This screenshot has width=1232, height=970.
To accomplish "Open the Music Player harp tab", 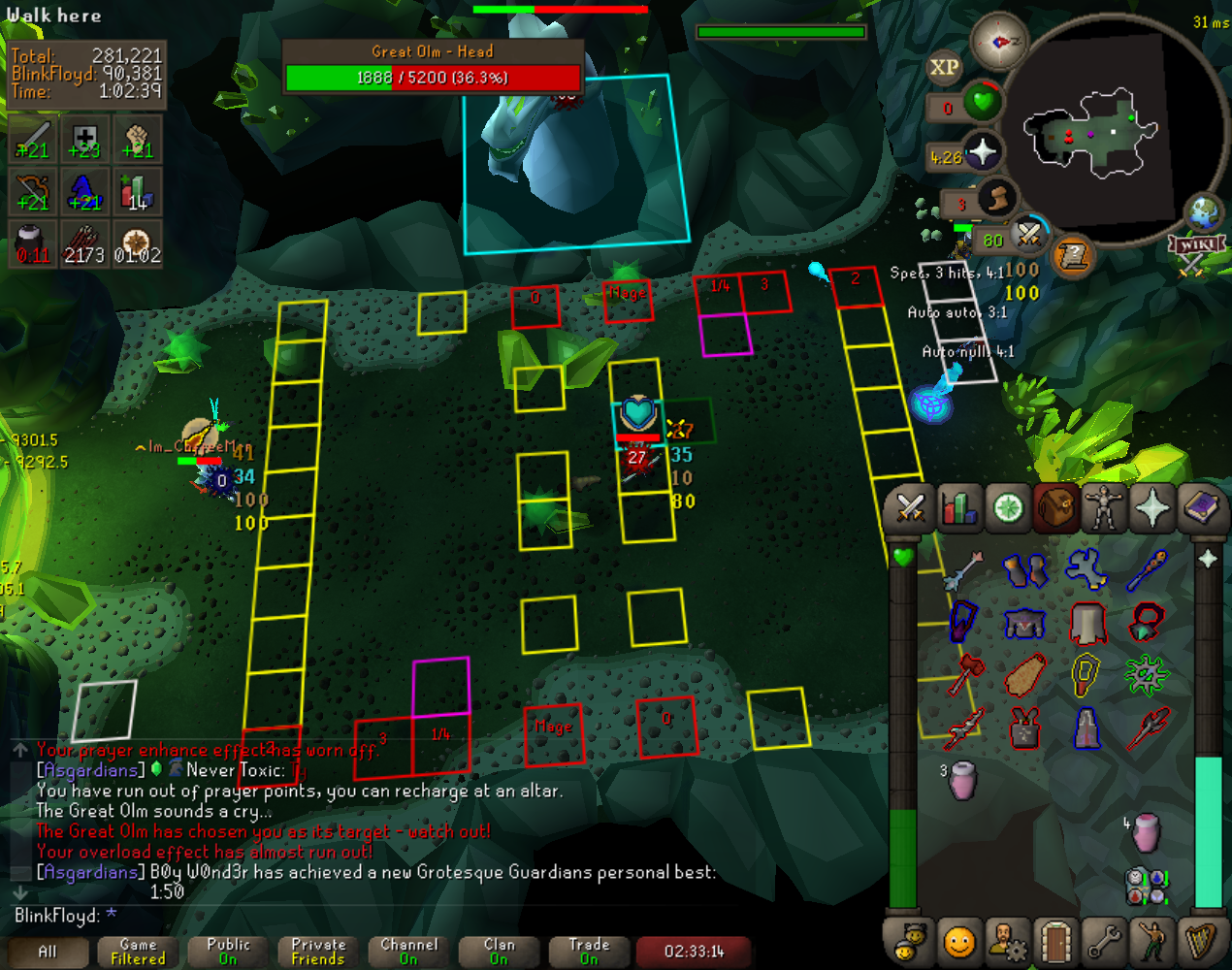I will [1202, 941].
